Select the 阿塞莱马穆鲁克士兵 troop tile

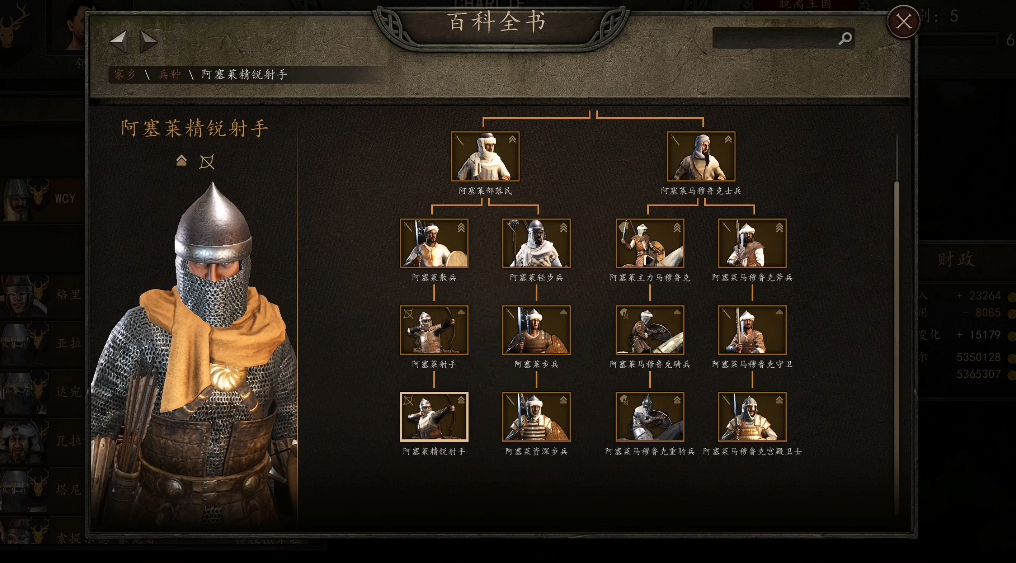point(701,157)
